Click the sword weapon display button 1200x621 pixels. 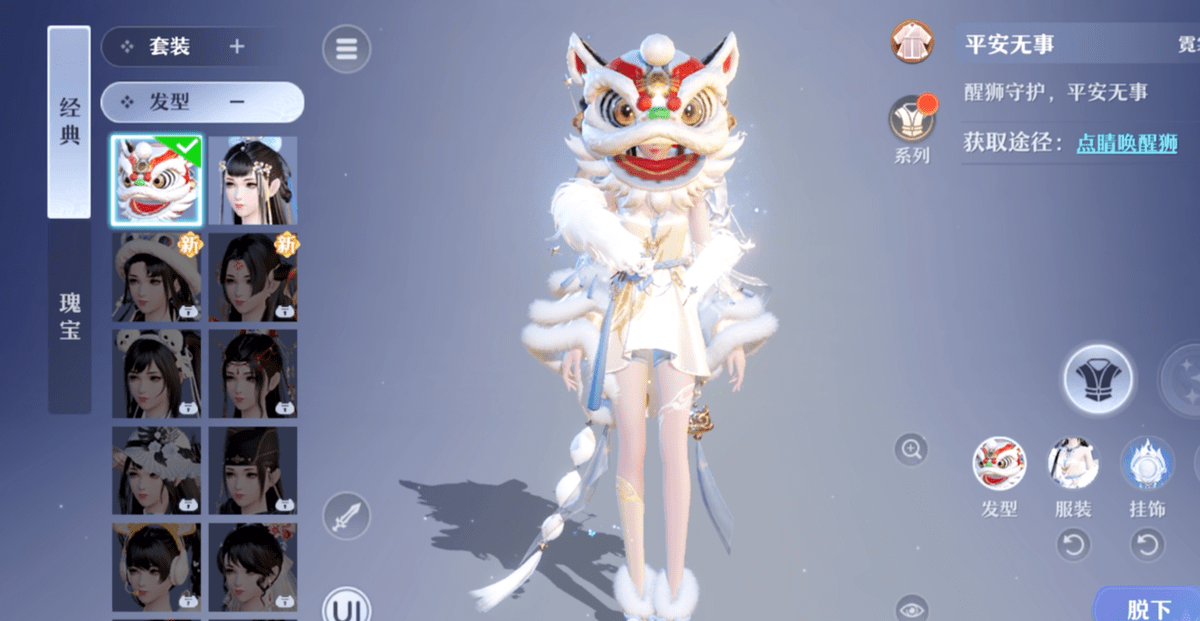pyautogui.click(x=346, y=517)
